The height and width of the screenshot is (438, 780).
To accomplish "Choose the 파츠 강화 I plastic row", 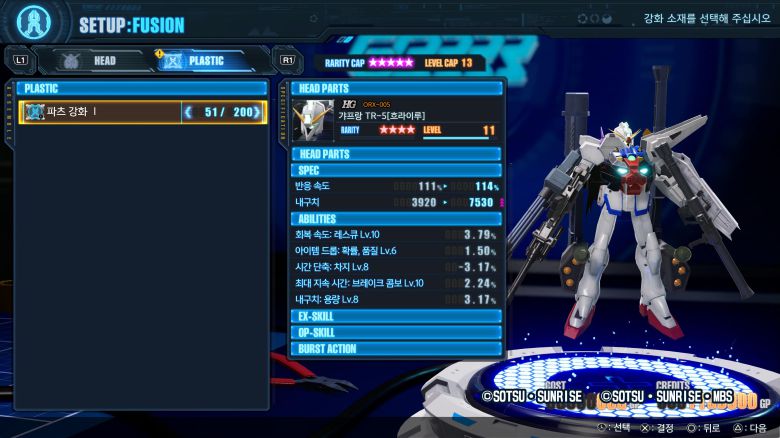I will pos(100,112).
